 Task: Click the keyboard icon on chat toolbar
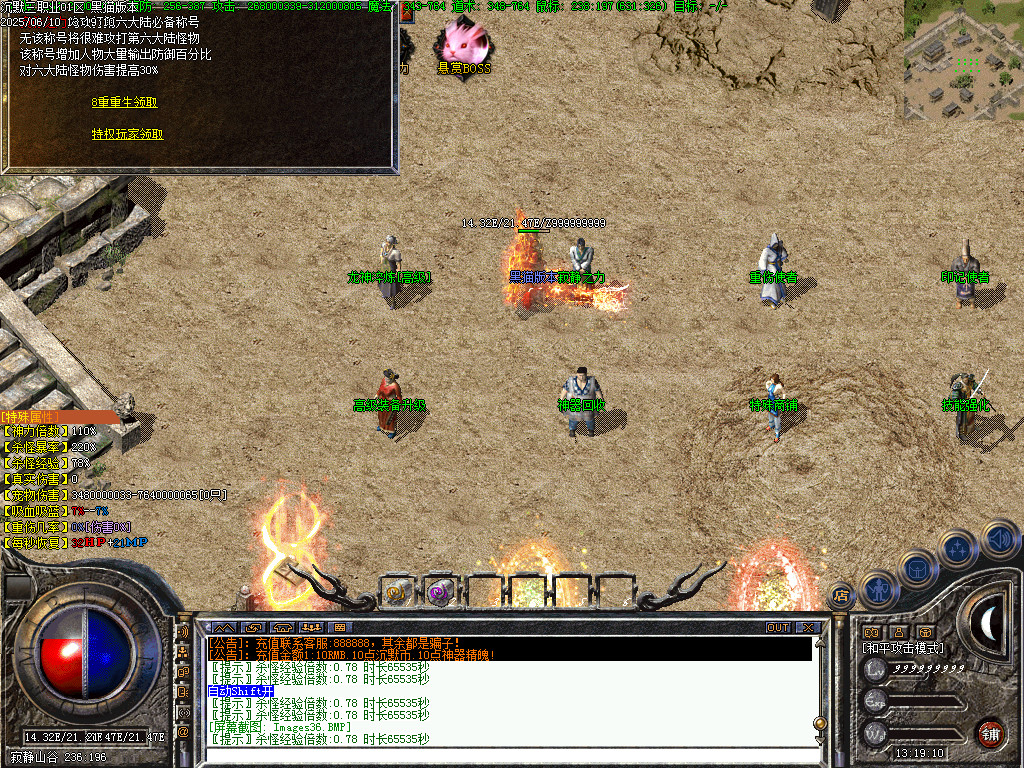(341, 628)
